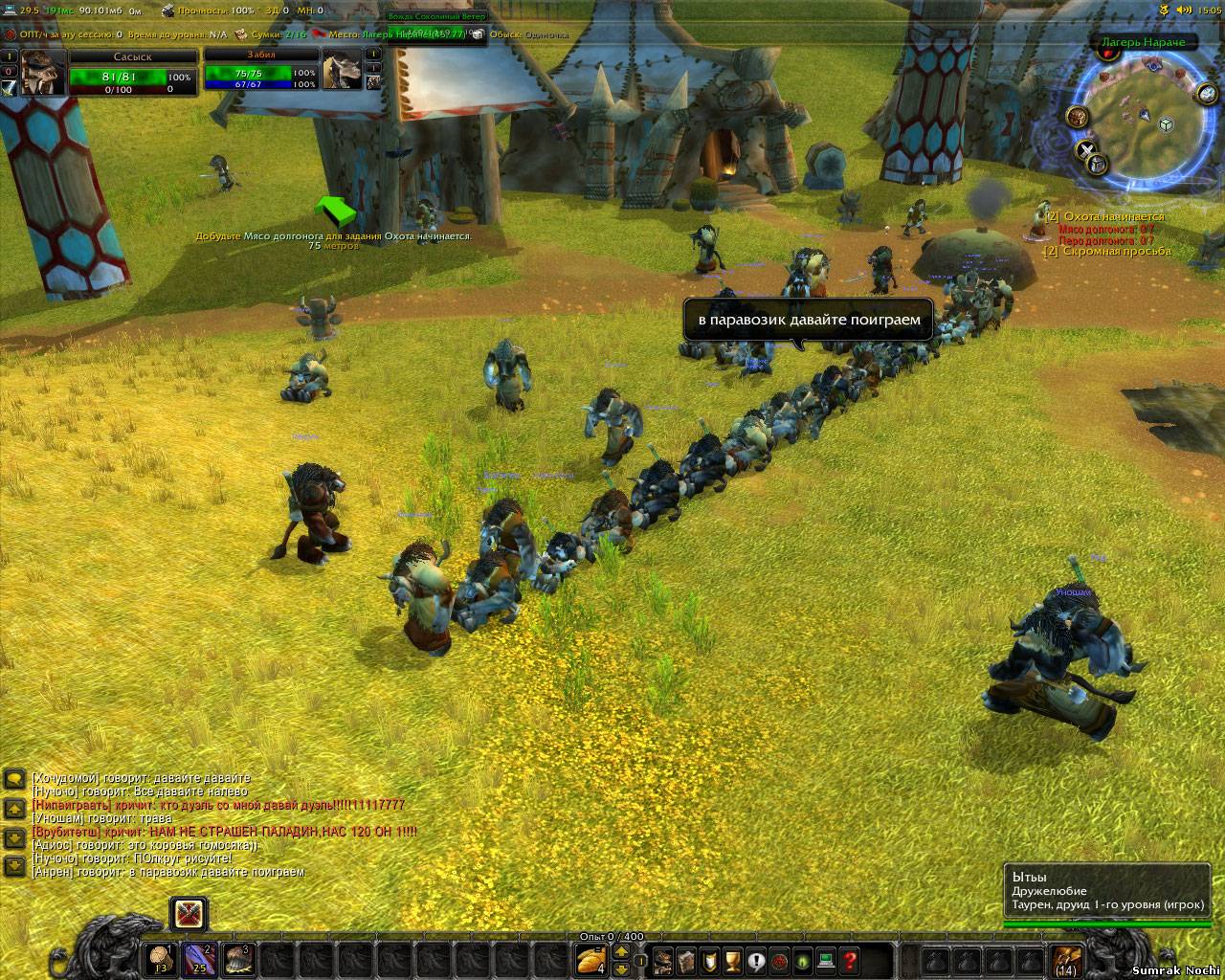Screen dimensions: 1225x980
Task: Click the crossed swords minimap button
Action: pos(1087,150)
